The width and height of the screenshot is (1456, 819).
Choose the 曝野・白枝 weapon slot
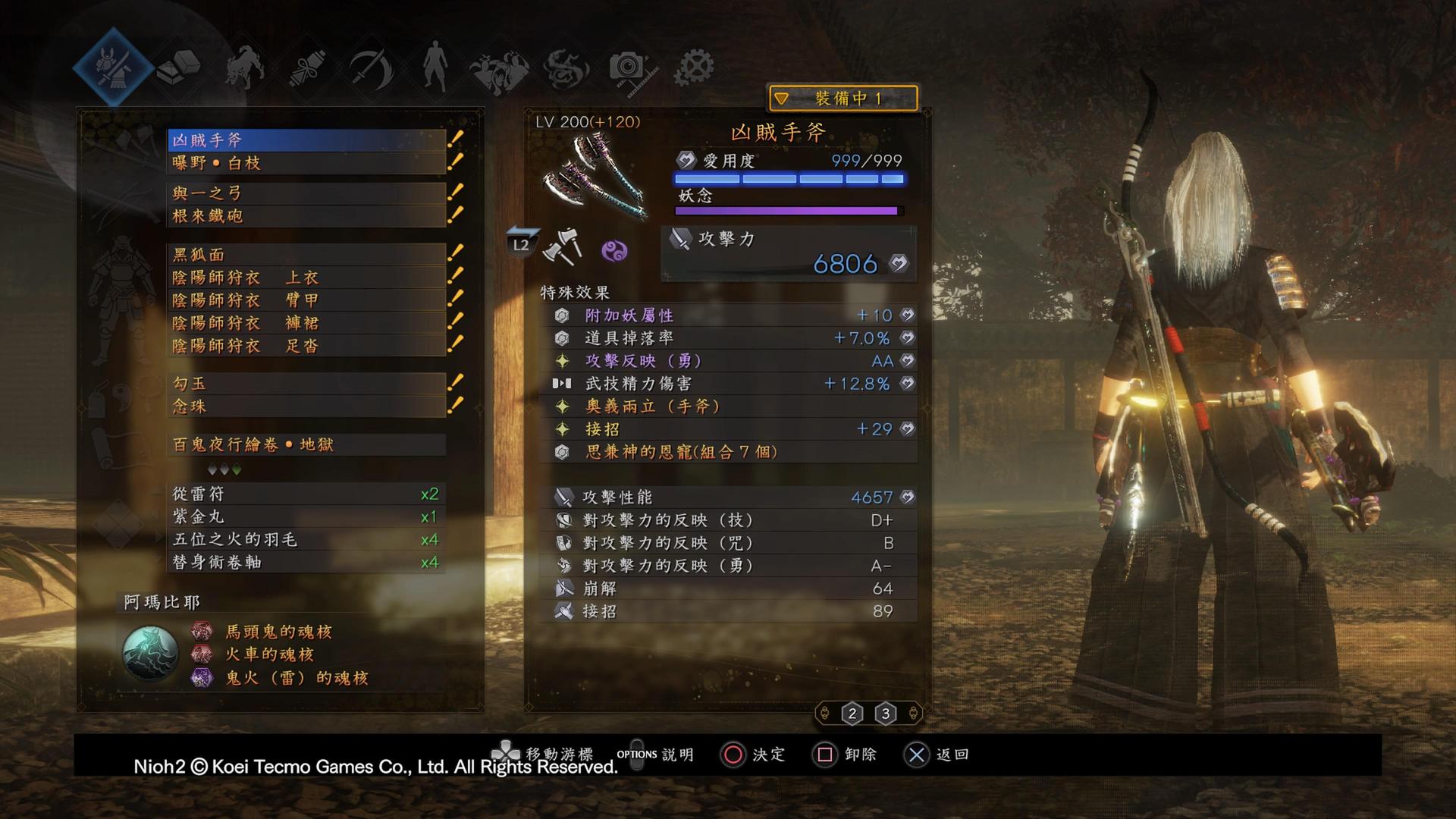click(x=306, y=163)
